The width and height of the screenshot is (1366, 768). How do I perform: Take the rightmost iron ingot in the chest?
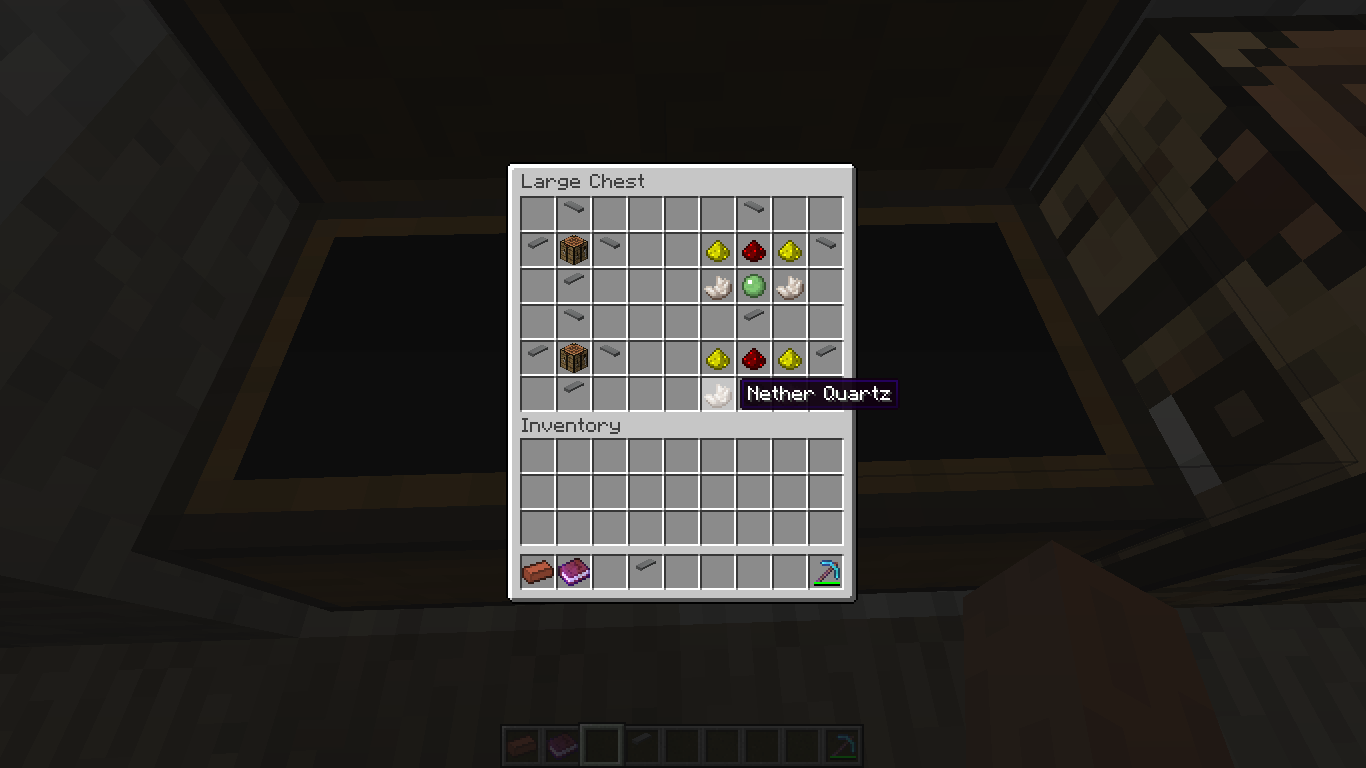825,250
